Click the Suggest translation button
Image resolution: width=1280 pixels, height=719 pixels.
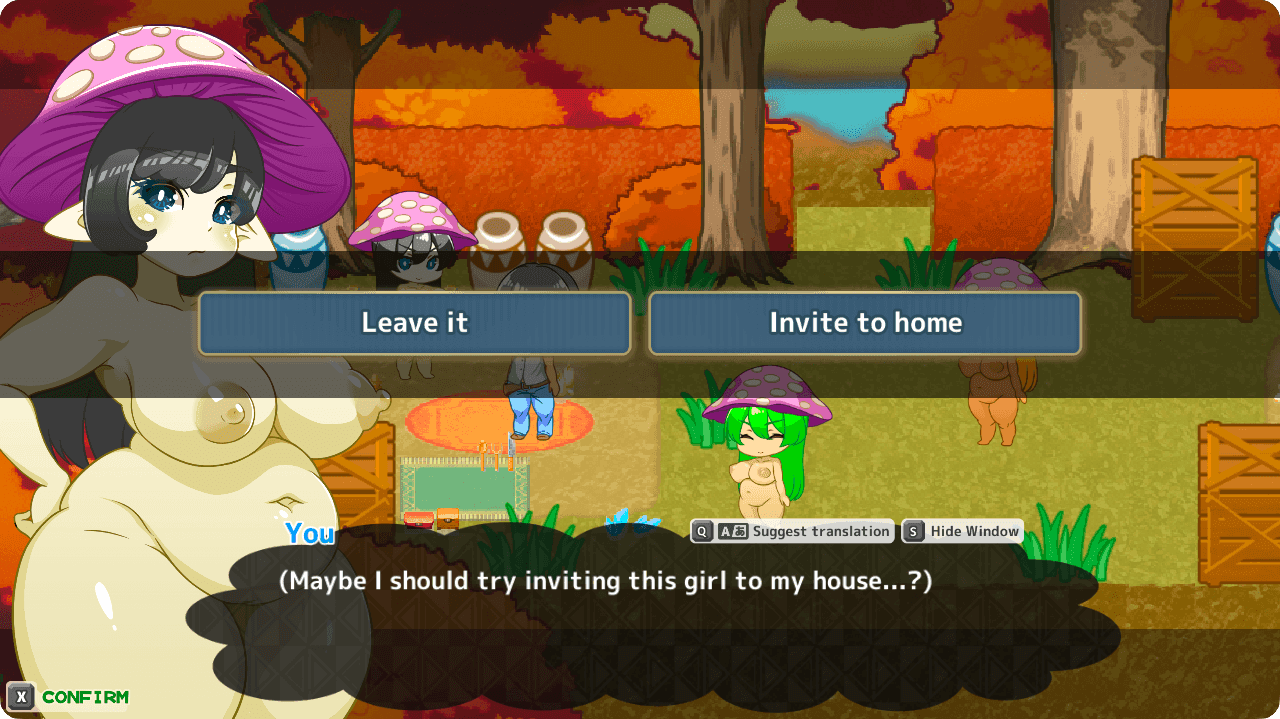(x=791, y=531)
